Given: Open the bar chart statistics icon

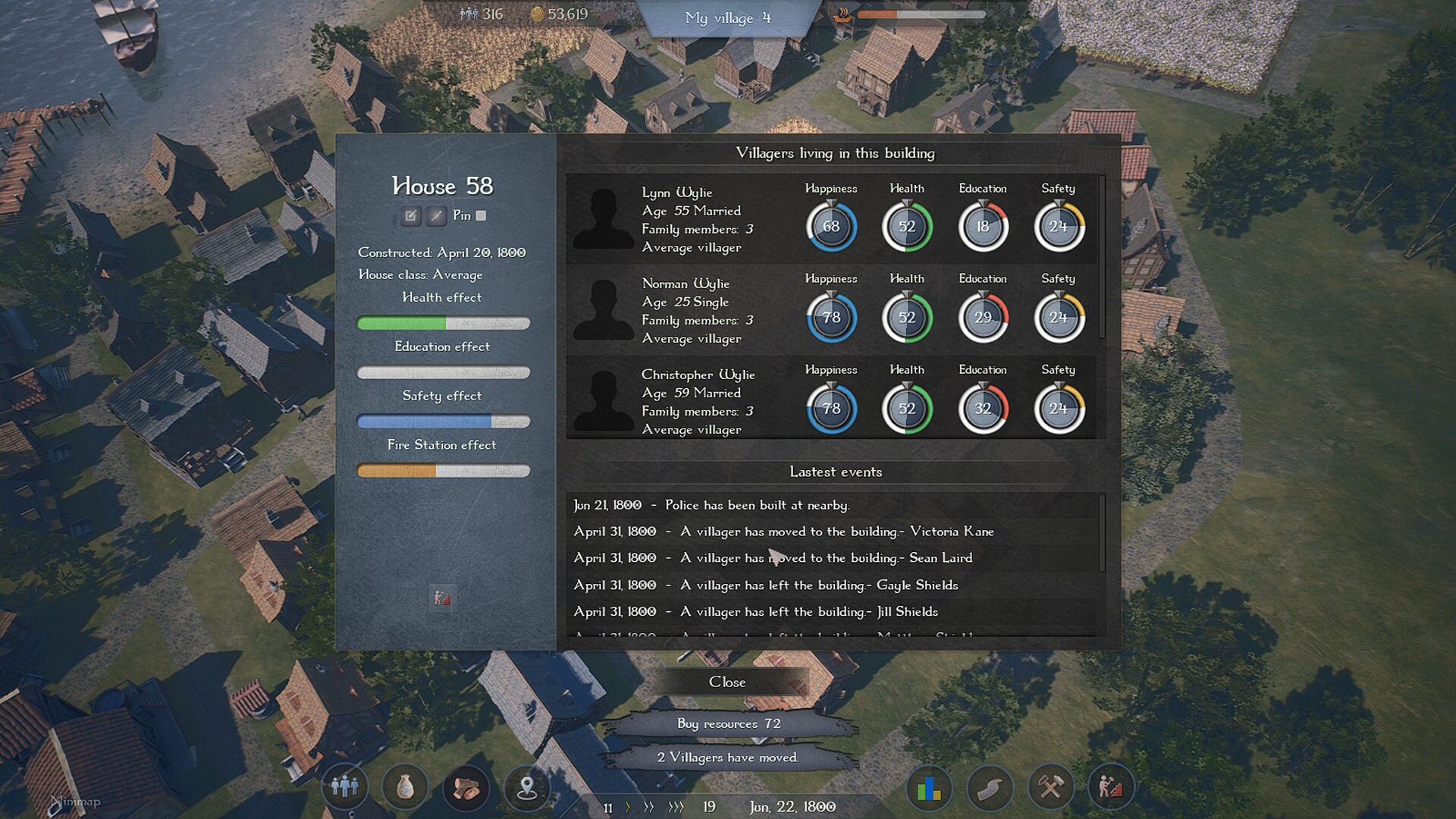Looking at the screenshot, I should click(x=929, y=789).
